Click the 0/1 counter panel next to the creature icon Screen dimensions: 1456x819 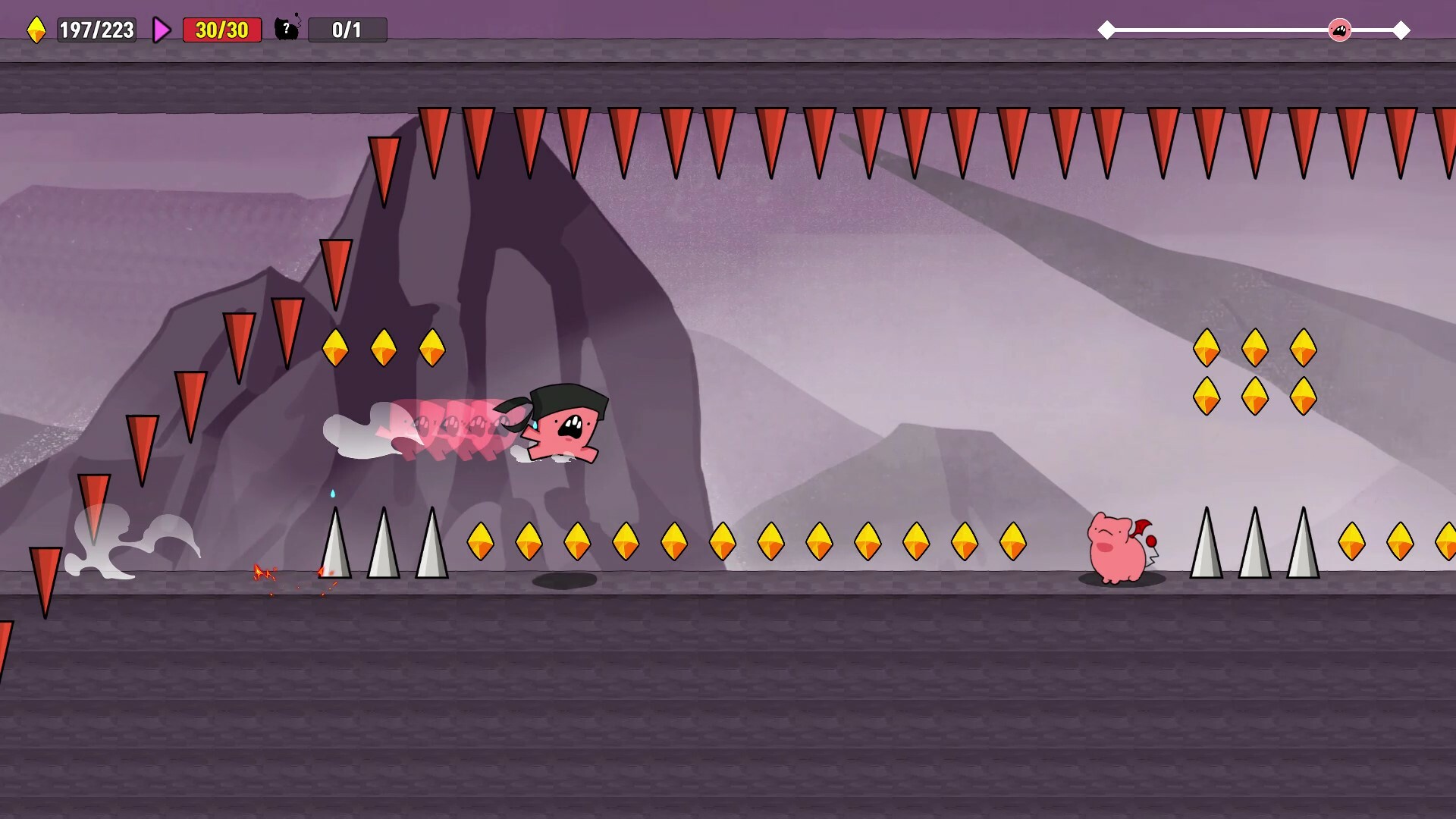[x=347, y=30]
